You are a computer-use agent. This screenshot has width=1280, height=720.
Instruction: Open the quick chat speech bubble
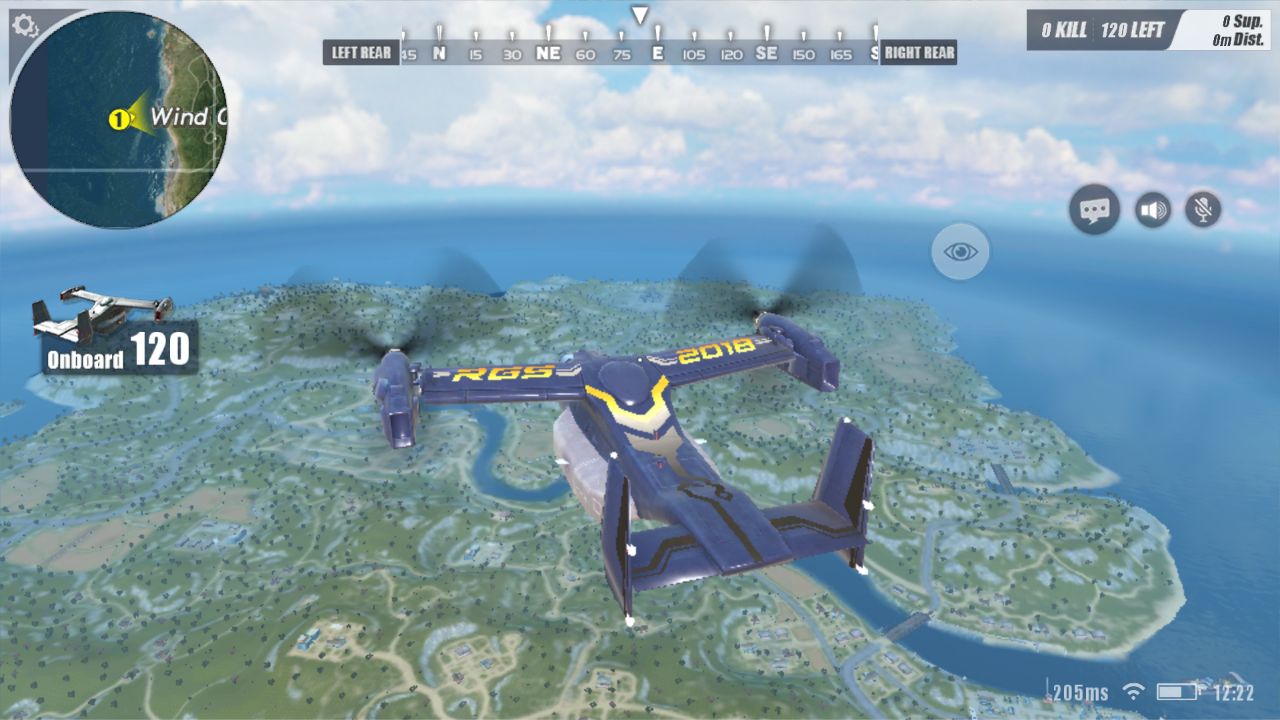[x=1094, y=210]
